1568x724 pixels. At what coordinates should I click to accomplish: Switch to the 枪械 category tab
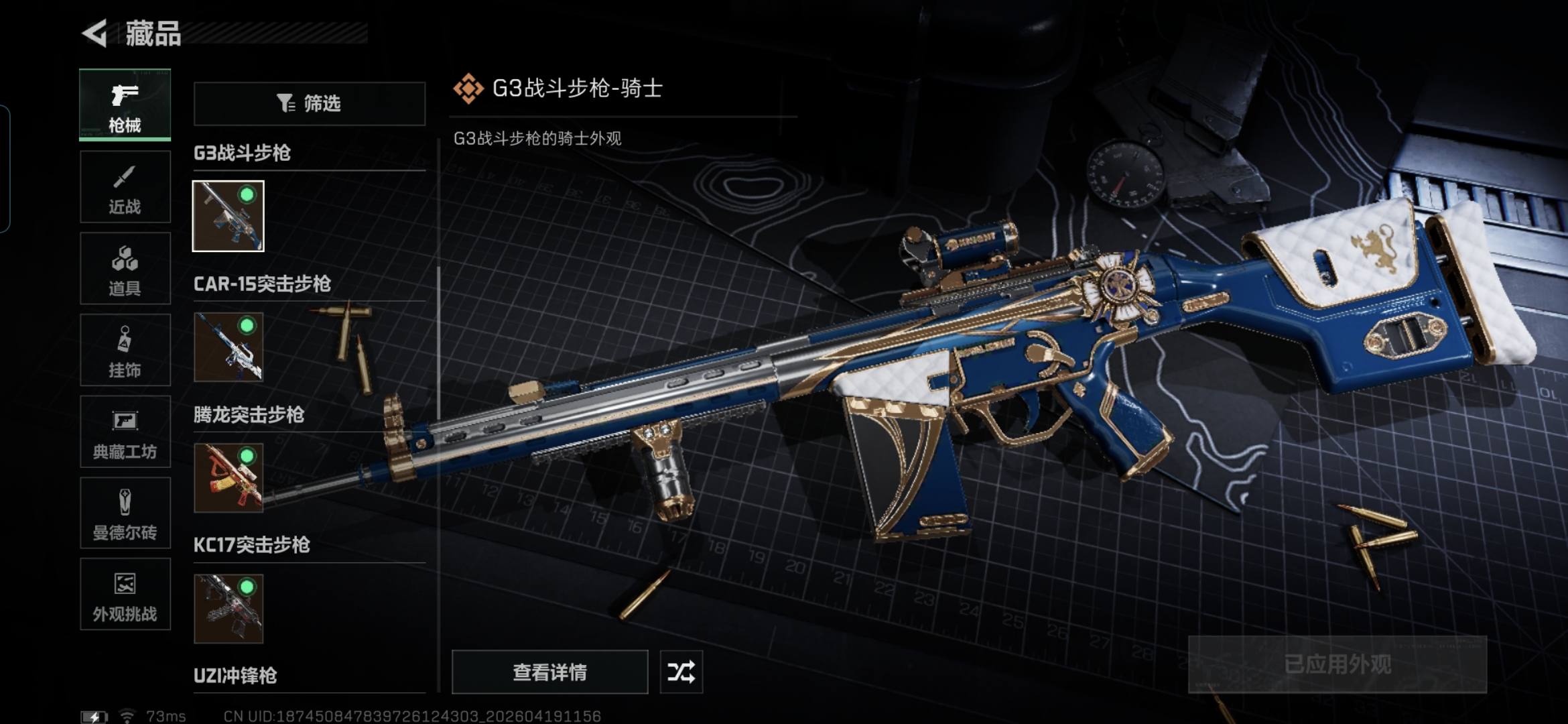click(125, 105)
